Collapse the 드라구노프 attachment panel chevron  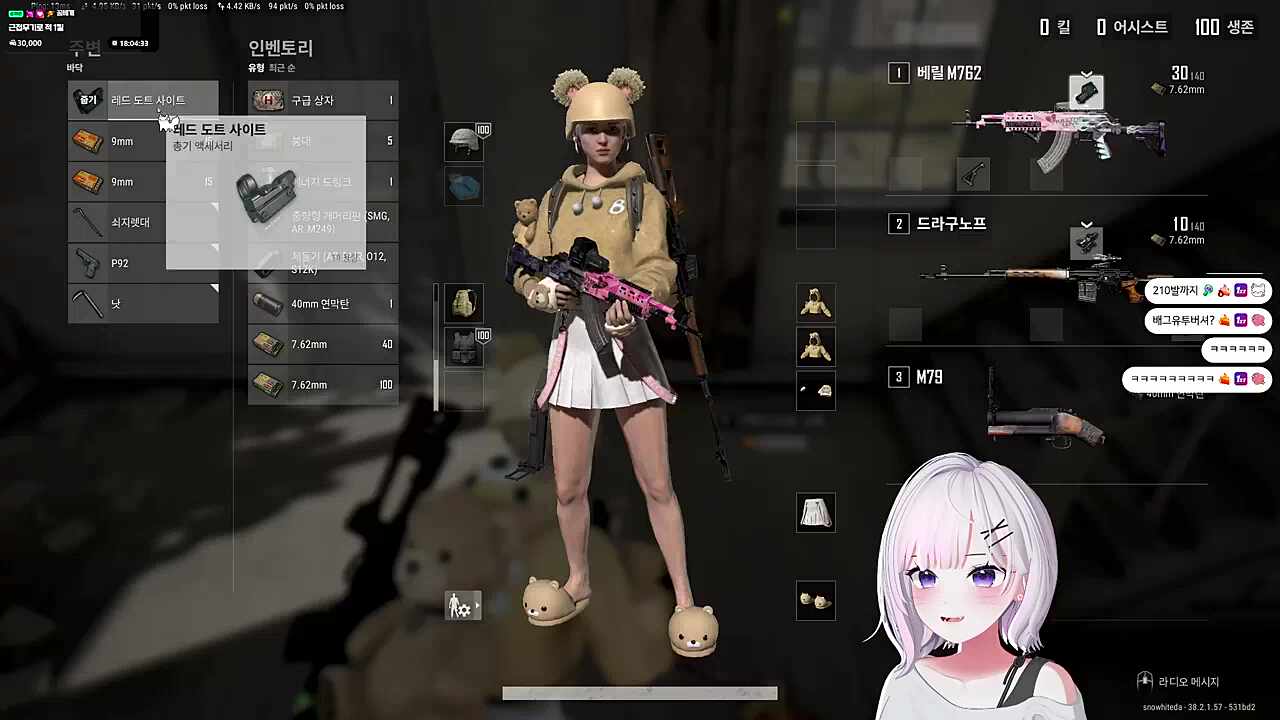[x=1086, y=225]
